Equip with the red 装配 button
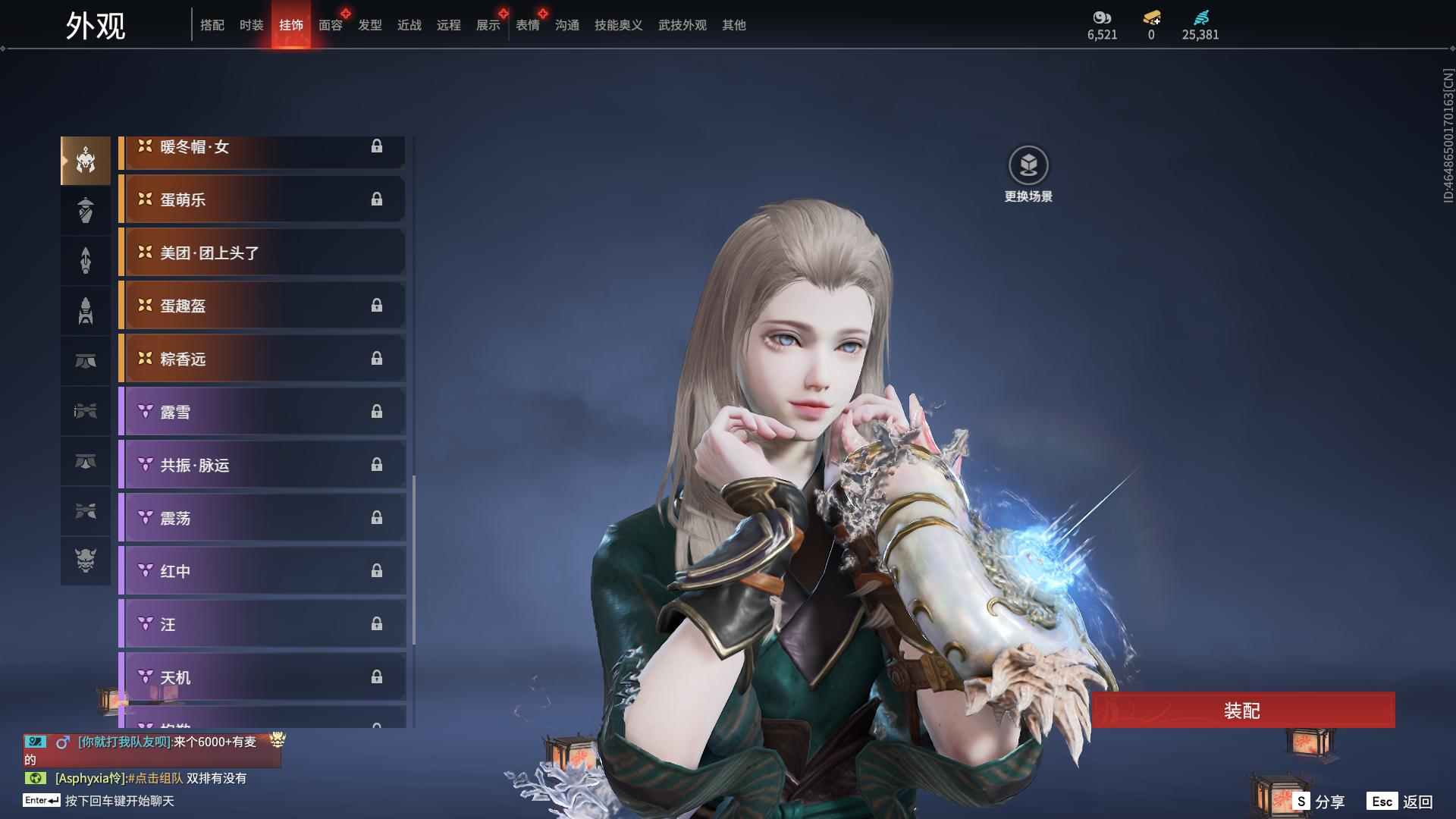 coord(1242,711)
